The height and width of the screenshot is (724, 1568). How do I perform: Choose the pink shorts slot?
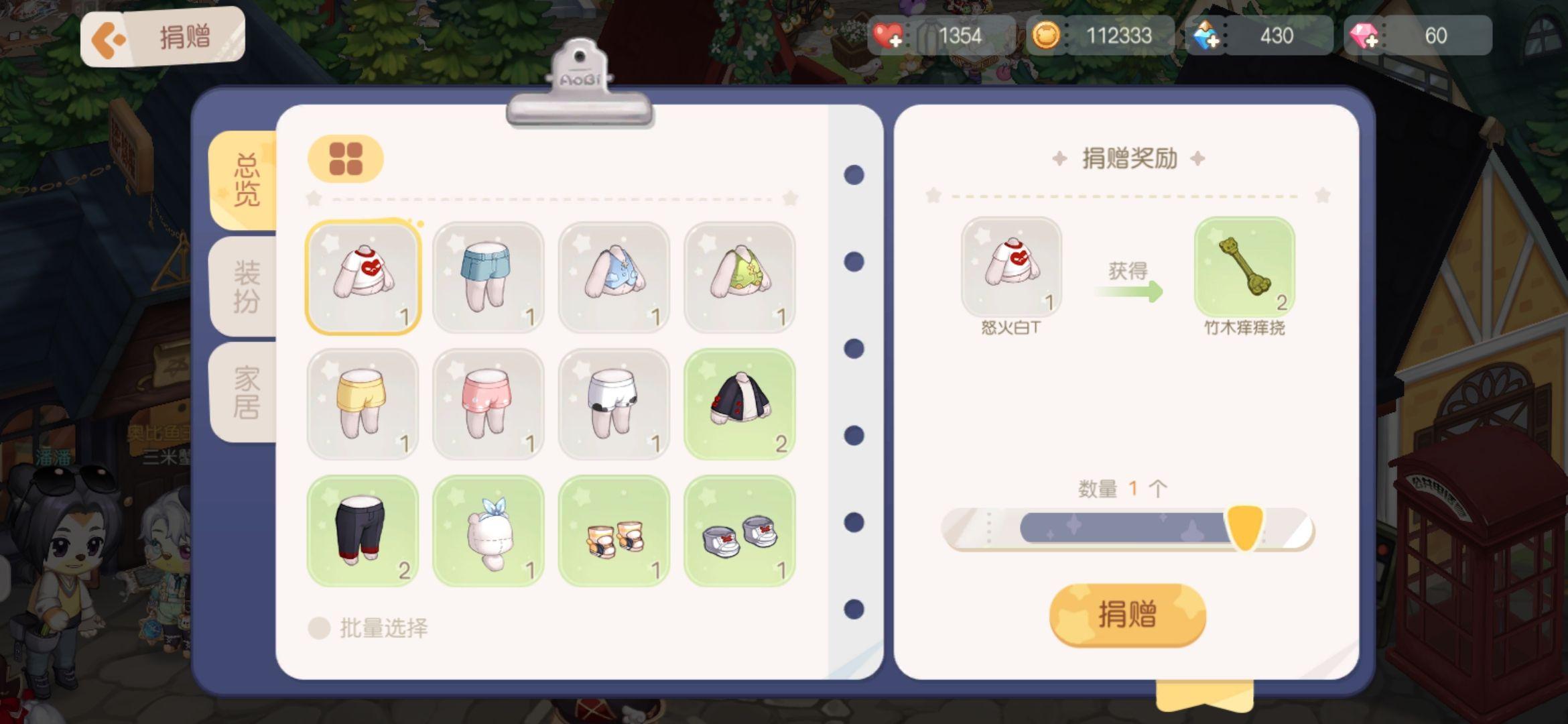tap(488, 404)
